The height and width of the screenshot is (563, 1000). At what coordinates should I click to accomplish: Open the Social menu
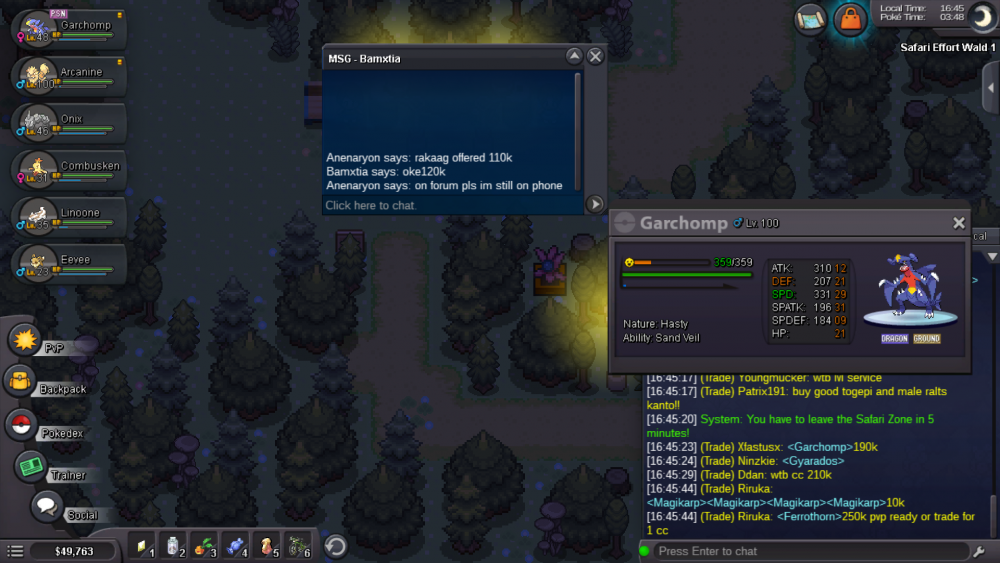(46, 506)
